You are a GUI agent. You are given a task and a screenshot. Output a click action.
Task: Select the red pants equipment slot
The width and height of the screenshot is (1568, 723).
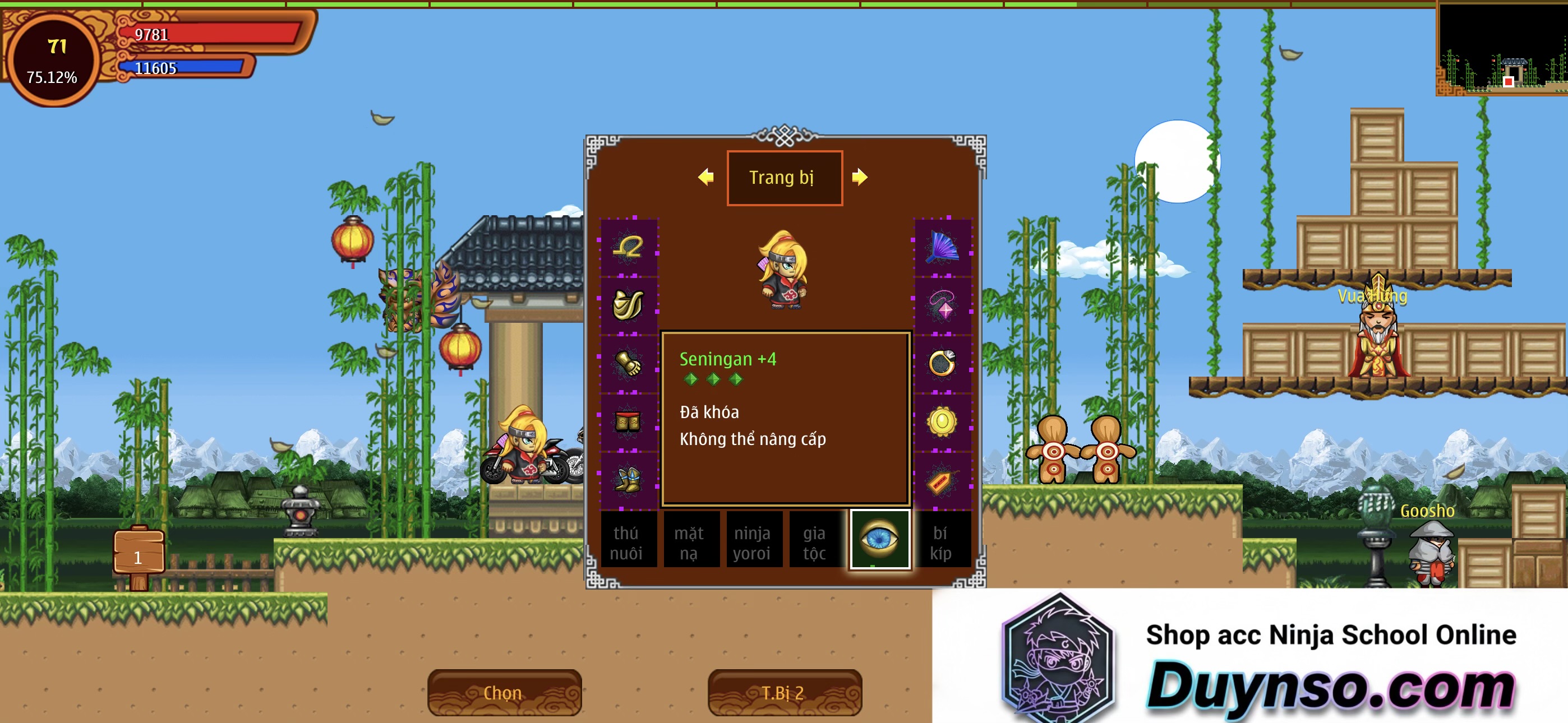click(628, 421)
